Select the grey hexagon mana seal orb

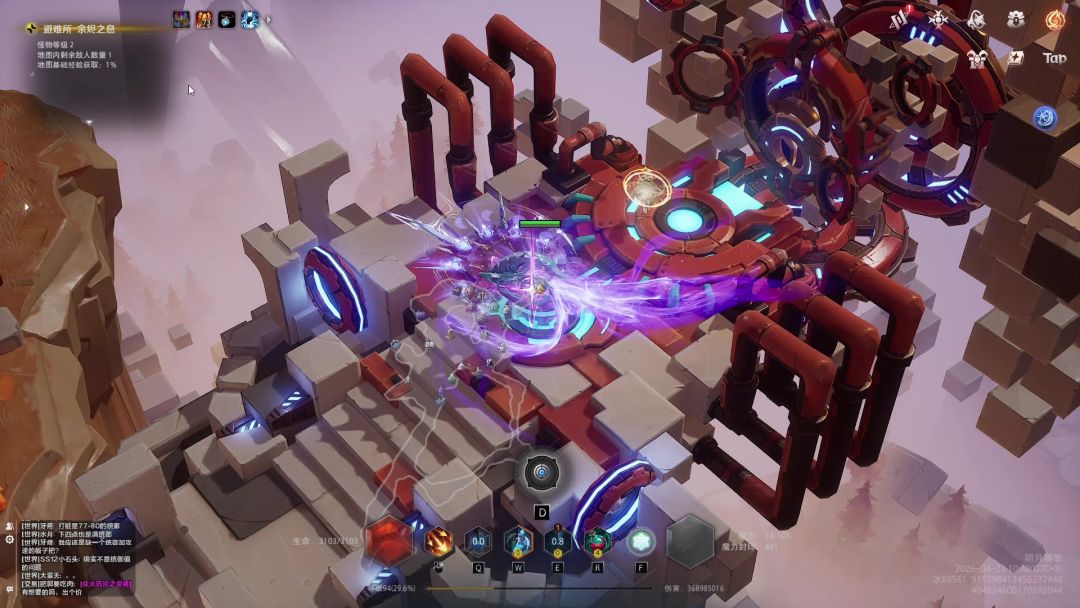(690, 542)
